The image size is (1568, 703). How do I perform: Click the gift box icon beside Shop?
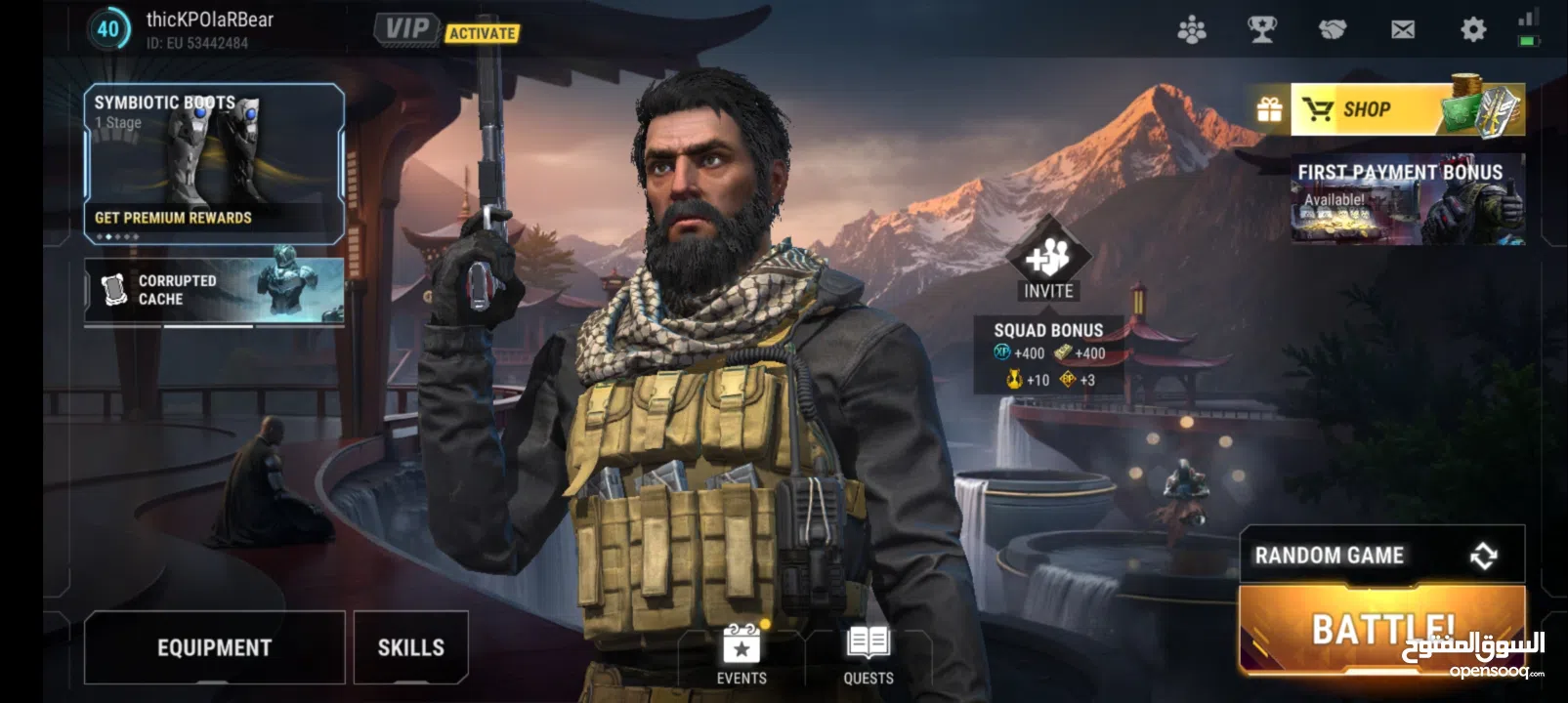[x=1268, y=109]
